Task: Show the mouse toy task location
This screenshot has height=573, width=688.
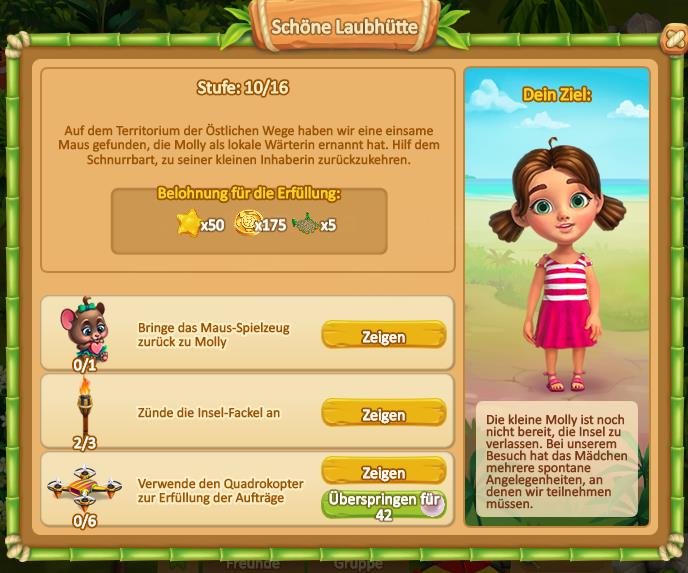Action: [x=383, y=336]
